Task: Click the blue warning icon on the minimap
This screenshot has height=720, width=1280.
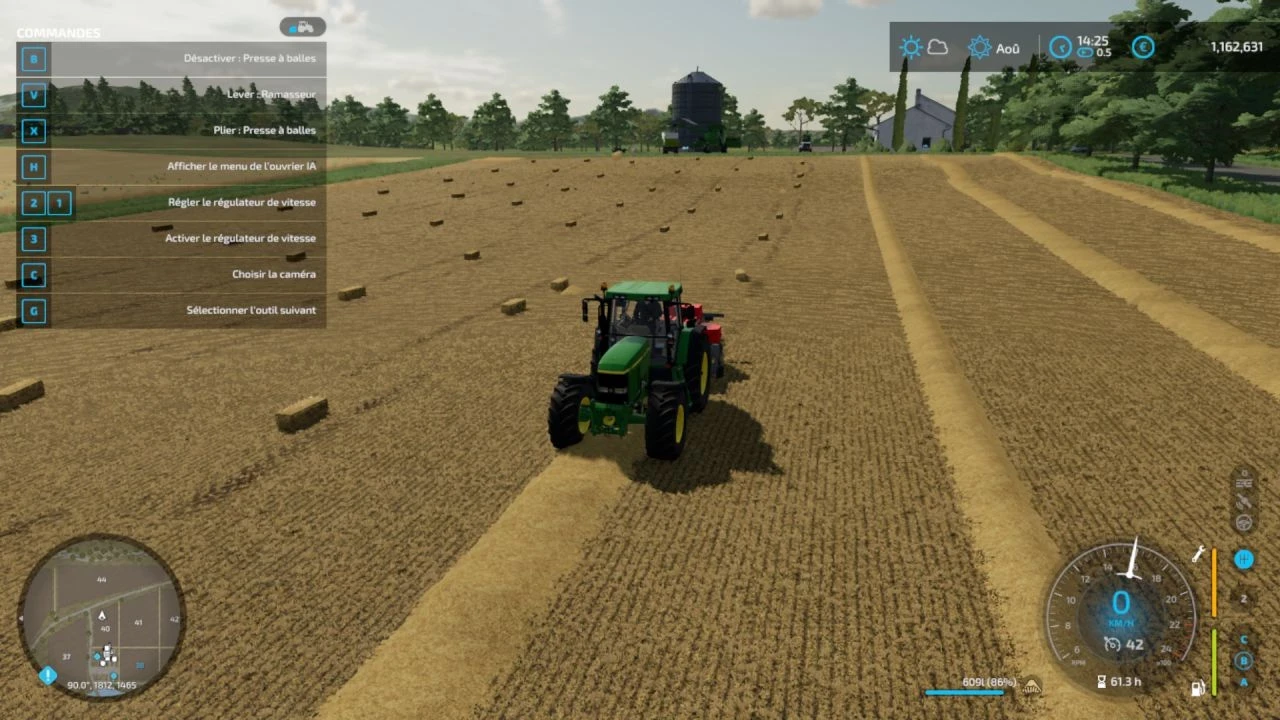Action: pos(47,674)
